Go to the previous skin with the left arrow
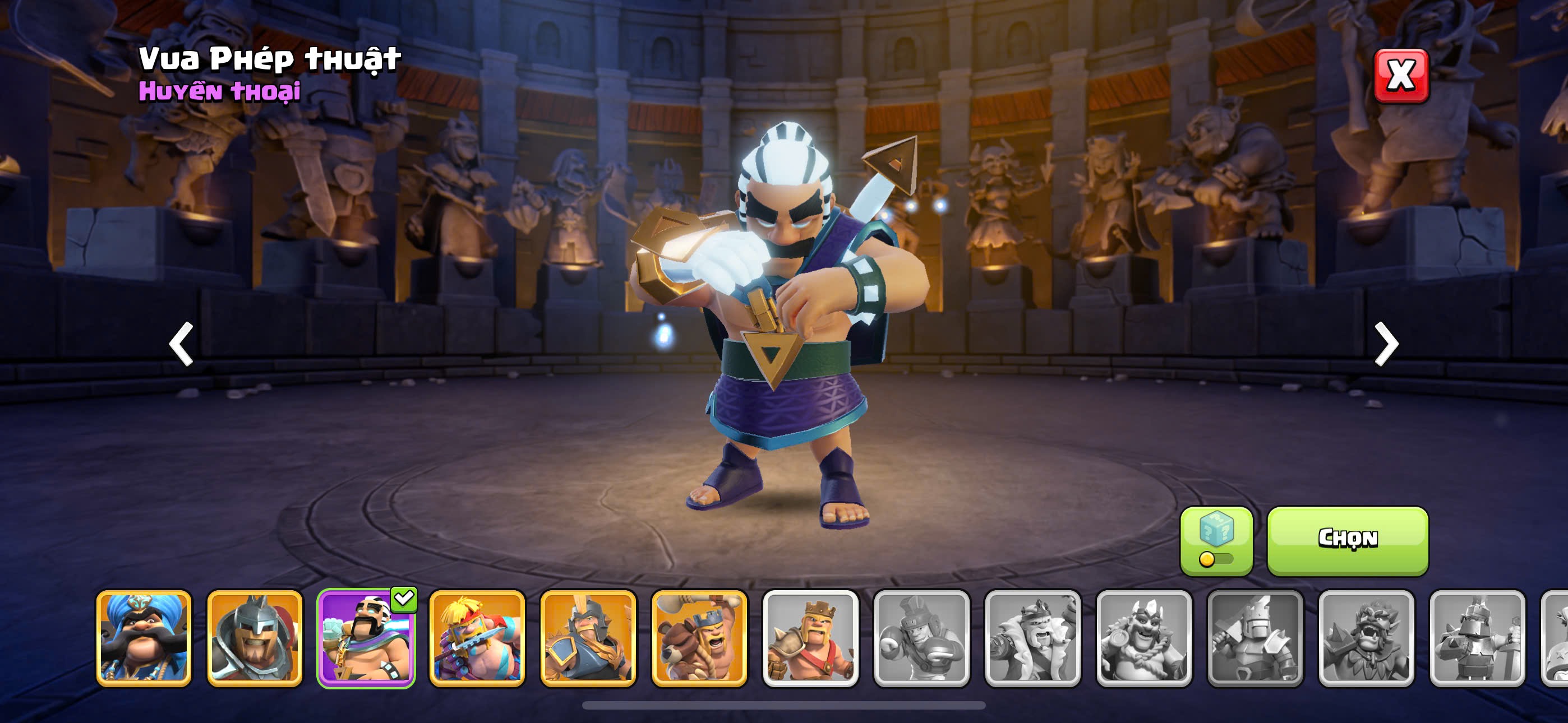 181,344
